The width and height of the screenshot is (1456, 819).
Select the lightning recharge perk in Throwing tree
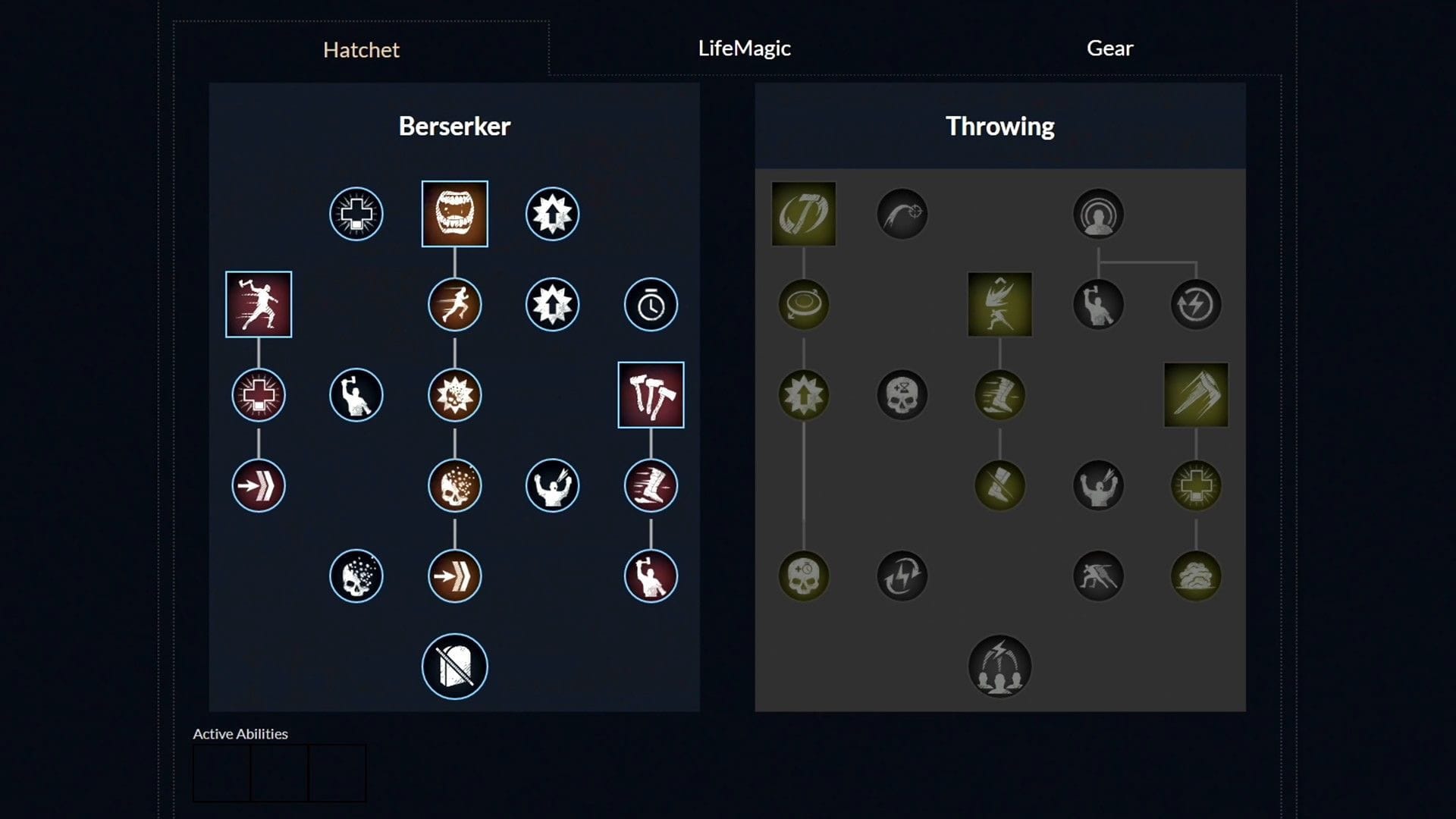[x=902, y=576]
